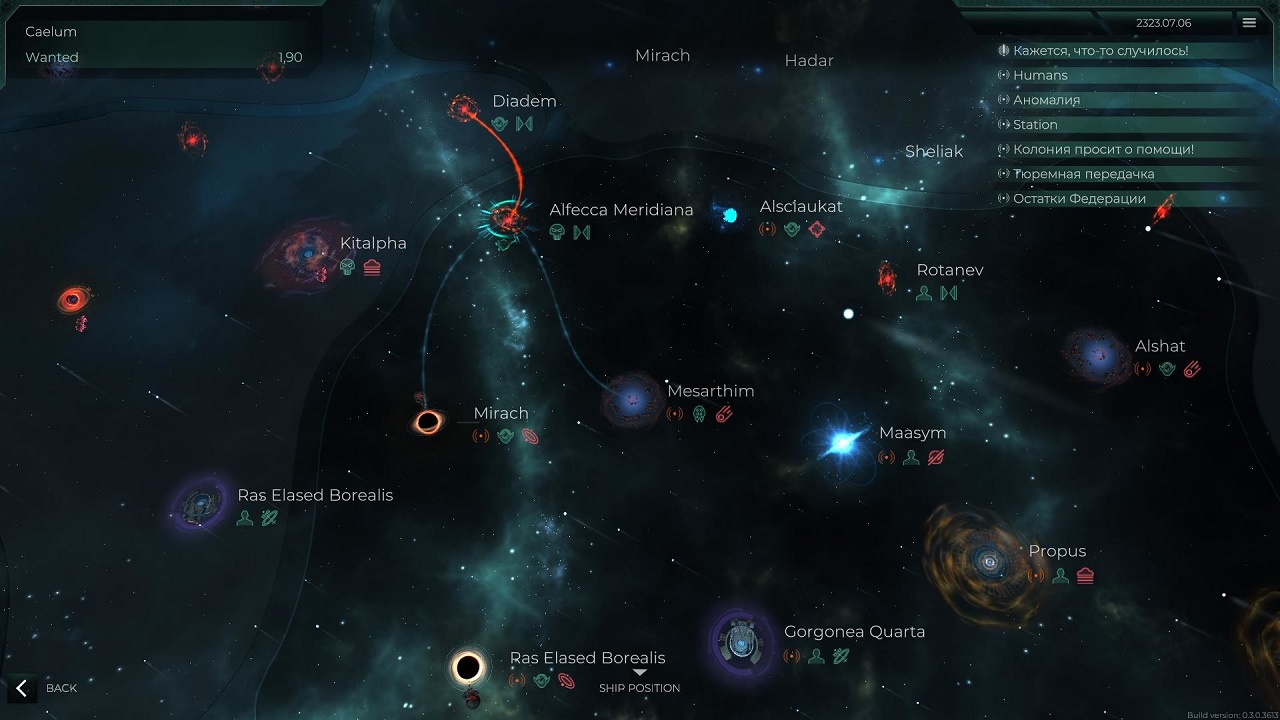The width and height of the screenshot is (1280, 720).
Task: Click the red restricted icon beside Maasym
Action: click(x=935, y=458)
